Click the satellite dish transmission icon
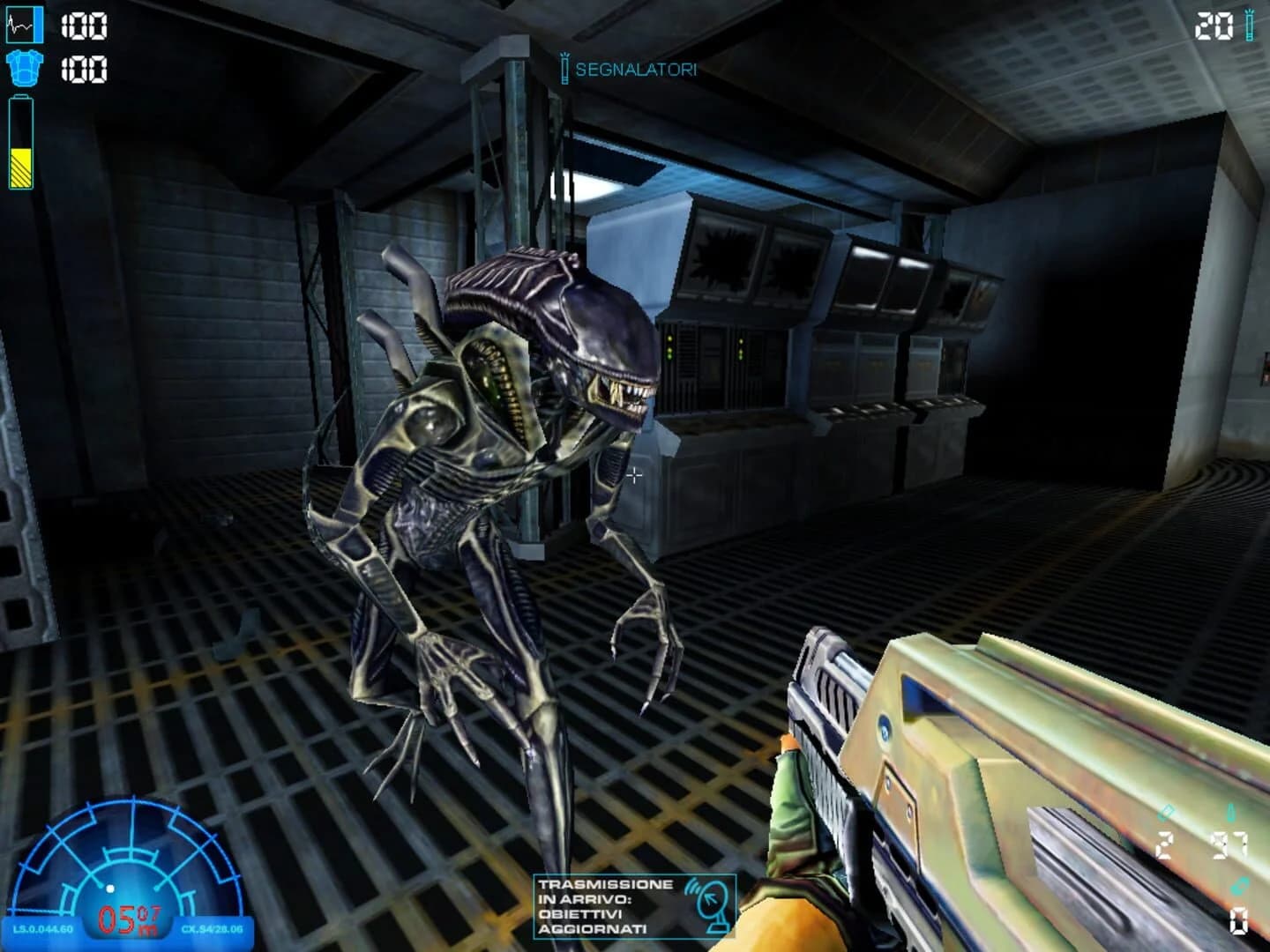 point(712,906)
